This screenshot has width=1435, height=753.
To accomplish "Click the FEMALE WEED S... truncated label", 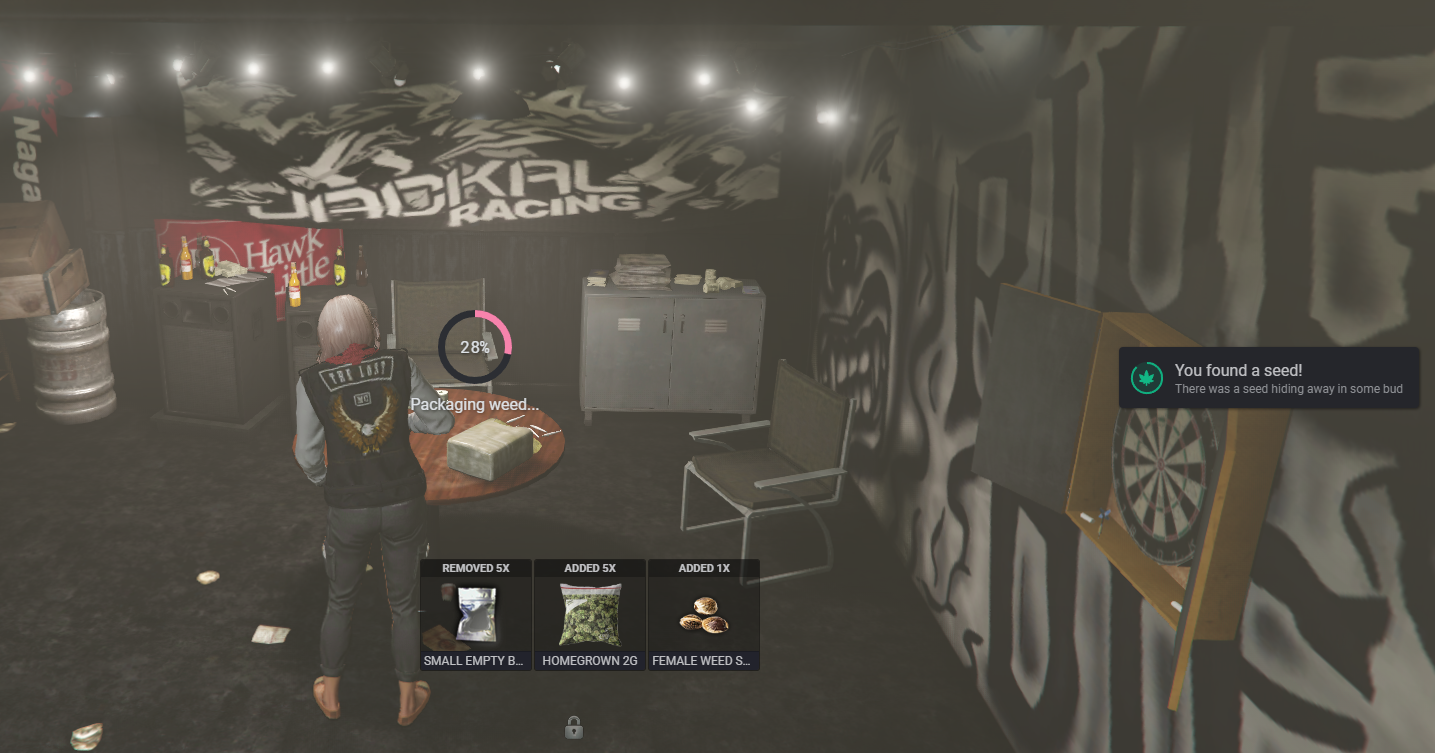I will tap(704, 661).
